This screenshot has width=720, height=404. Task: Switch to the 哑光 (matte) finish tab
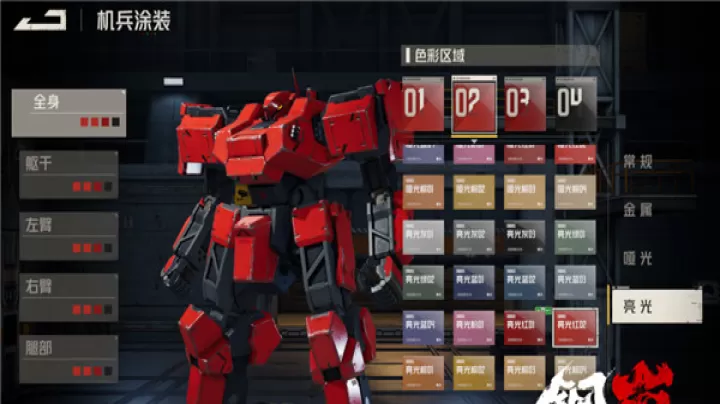coord(637,258)
